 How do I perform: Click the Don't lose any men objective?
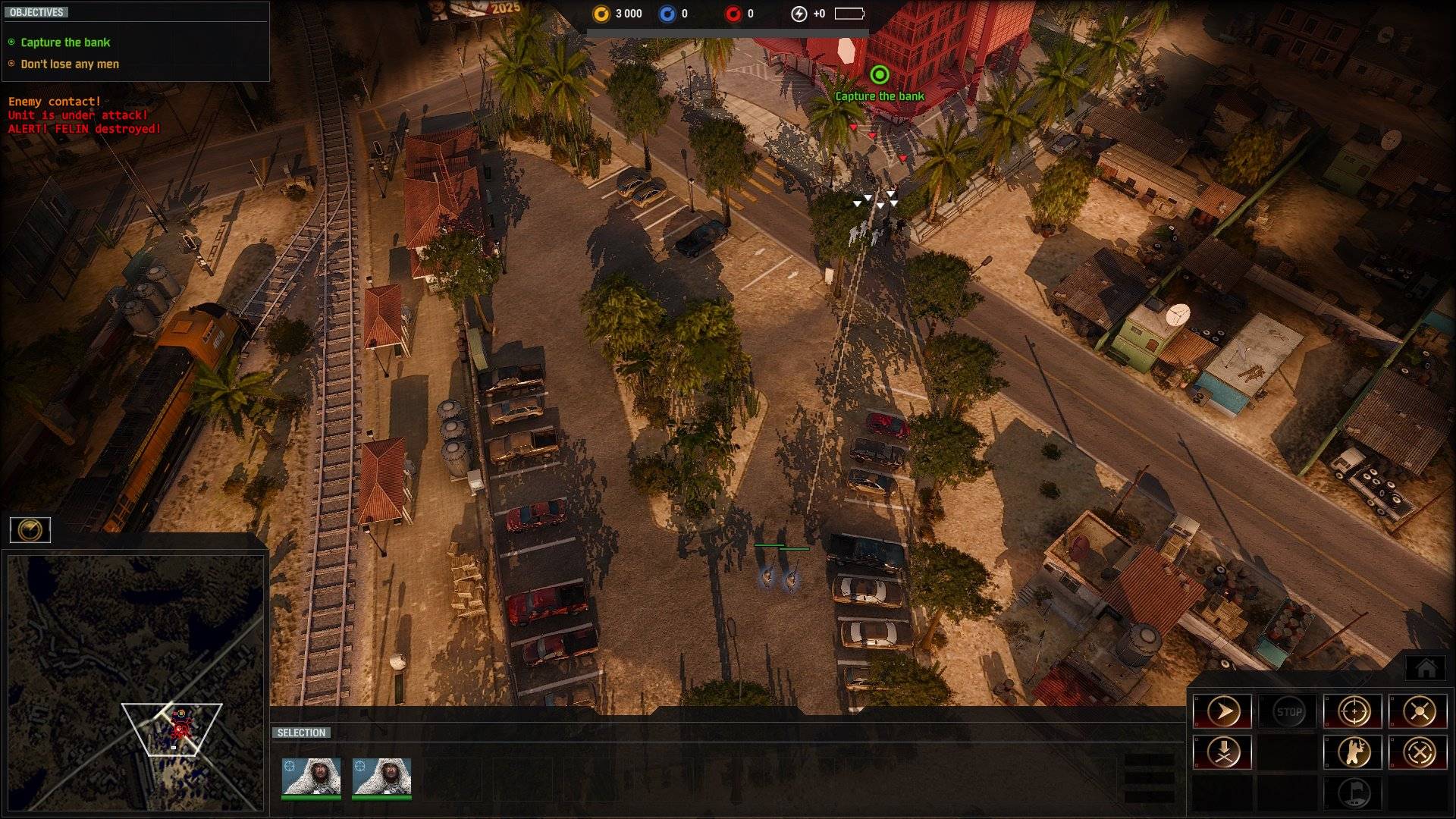70,64
